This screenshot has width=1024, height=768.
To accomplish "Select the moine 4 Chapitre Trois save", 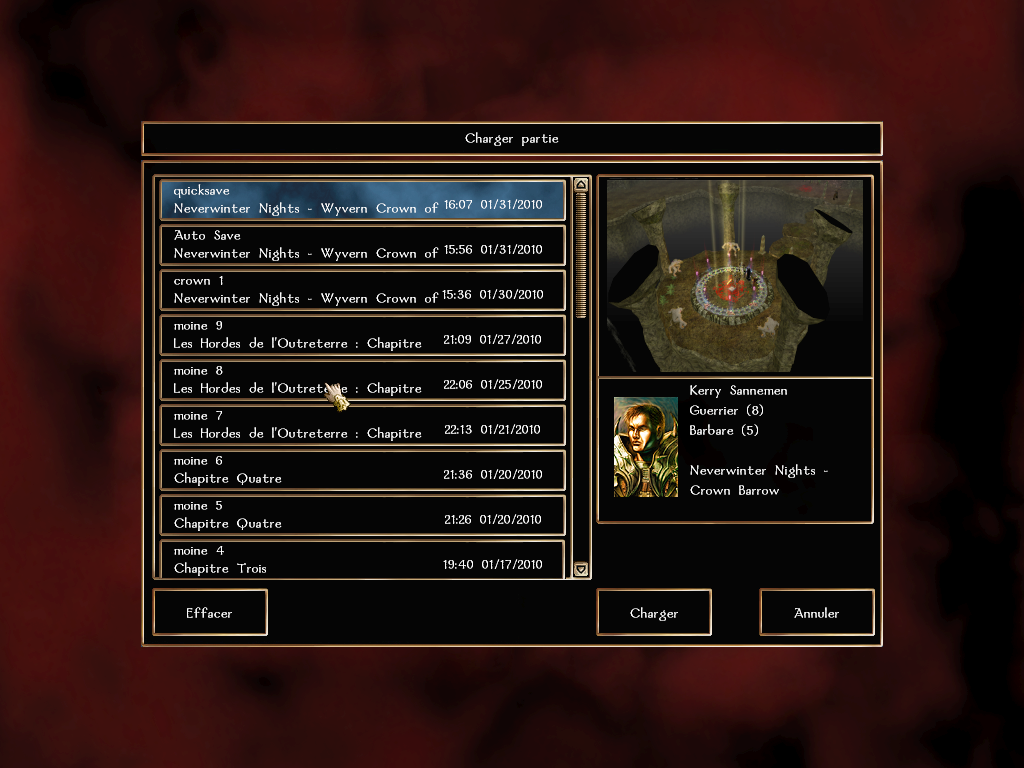I will tap(362, 559).
